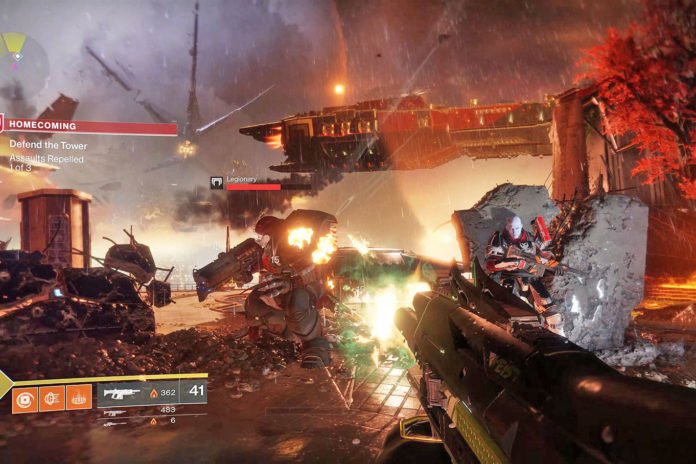Image resolution: width=696 pixels, height=464 pixels.
Task: Activate the grenade ability icon
Action: 25,398
